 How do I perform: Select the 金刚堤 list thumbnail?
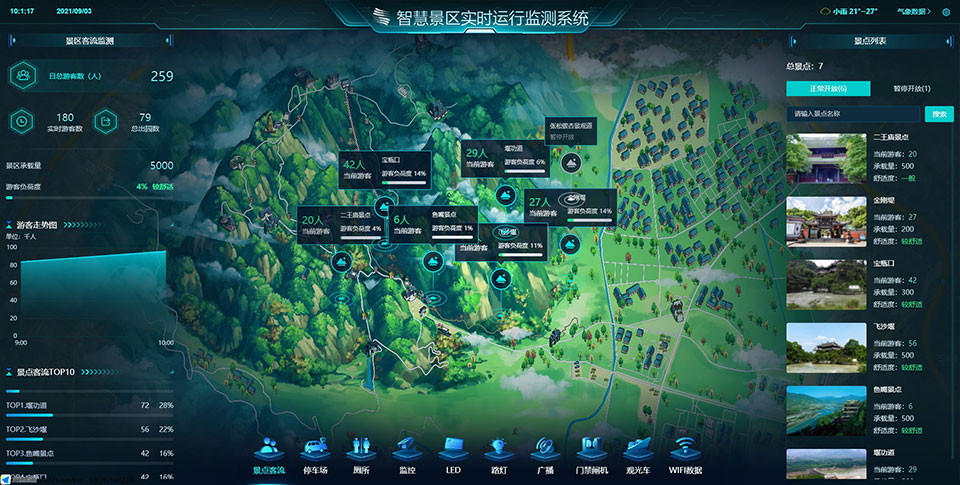tap(825, 219)
